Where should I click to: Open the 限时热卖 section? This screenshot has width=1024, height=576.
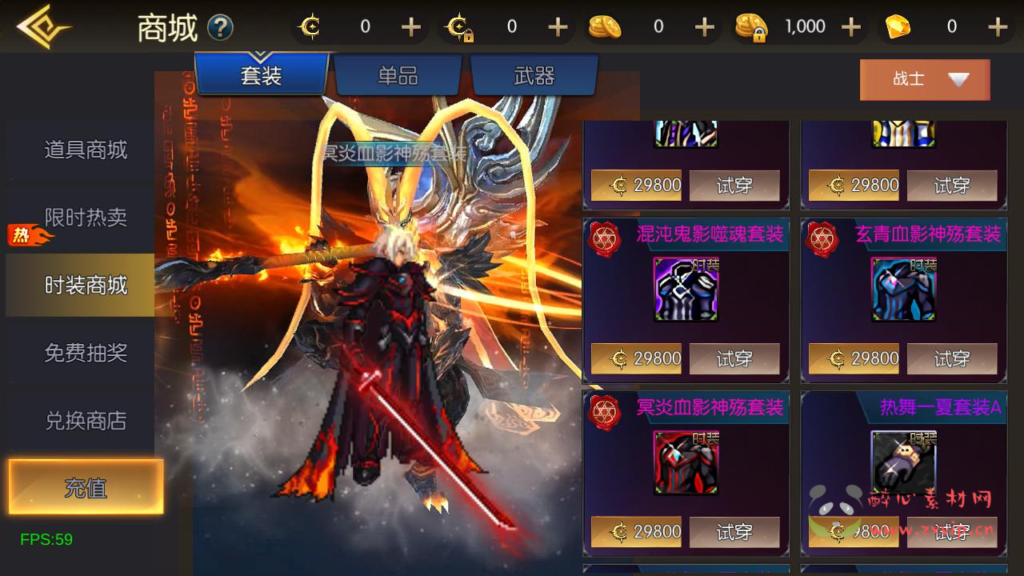click(85, 217)
